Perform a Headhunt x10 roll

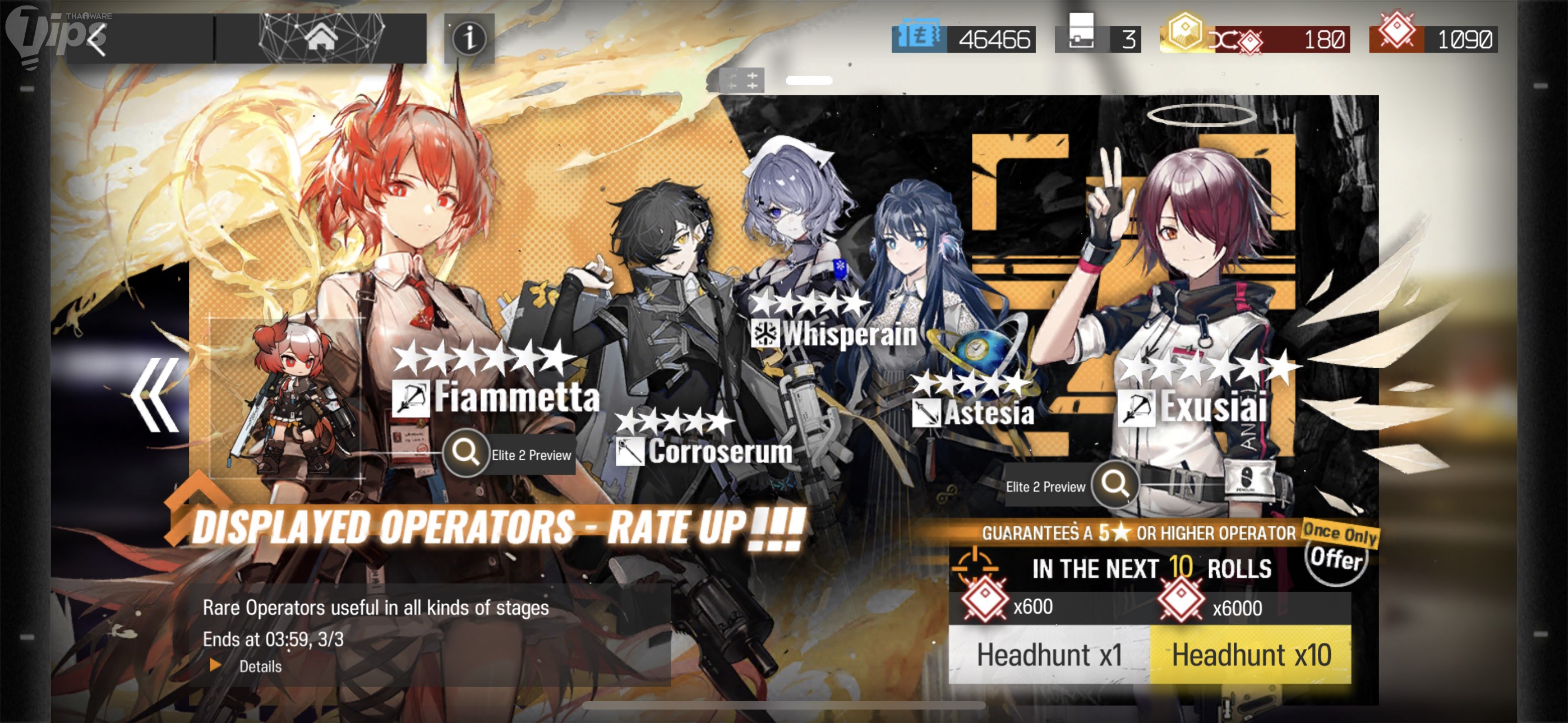point(1251,655)
